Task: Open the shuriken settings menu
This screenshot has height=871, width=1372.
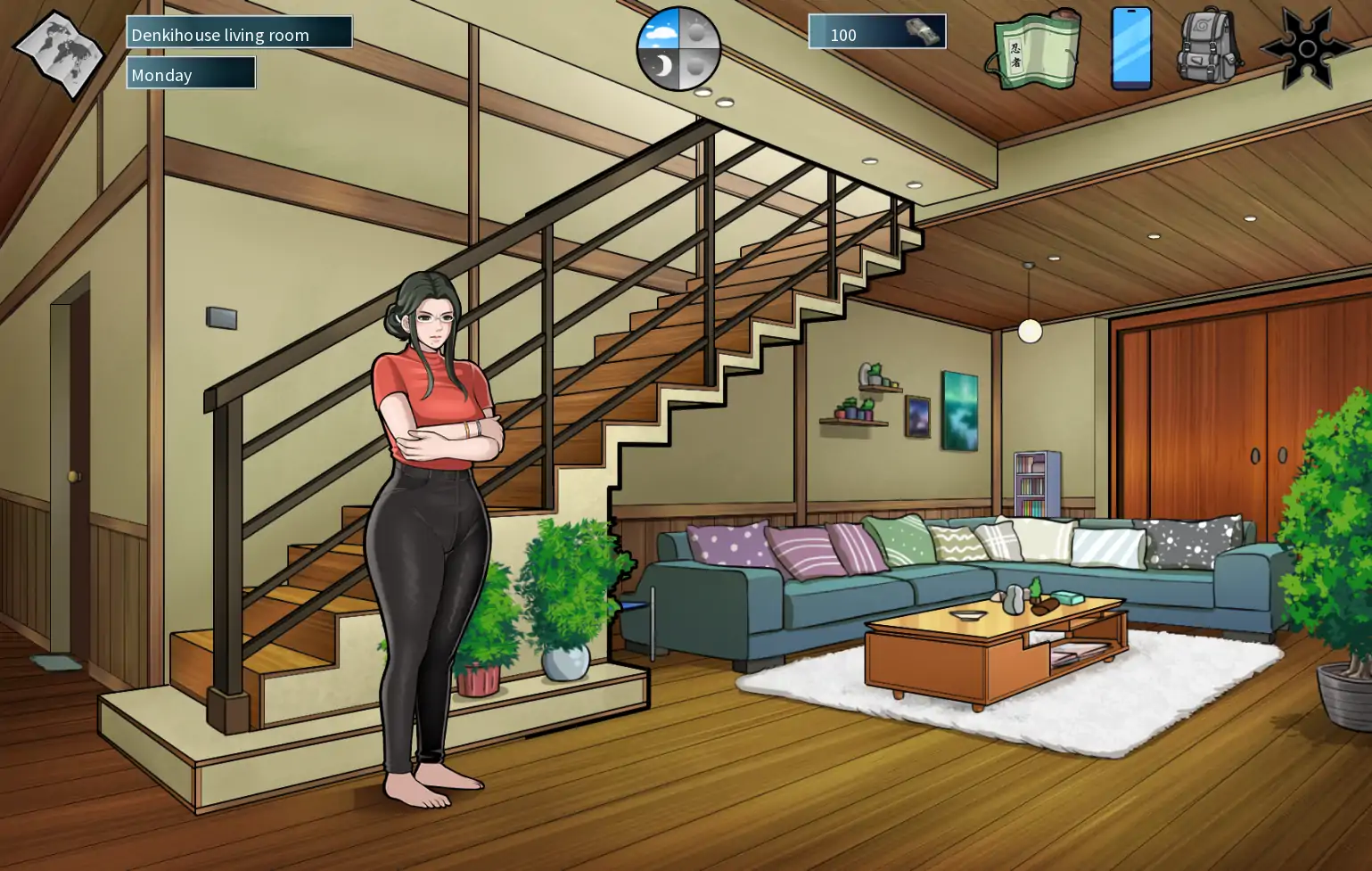Action: point(1306,48)
